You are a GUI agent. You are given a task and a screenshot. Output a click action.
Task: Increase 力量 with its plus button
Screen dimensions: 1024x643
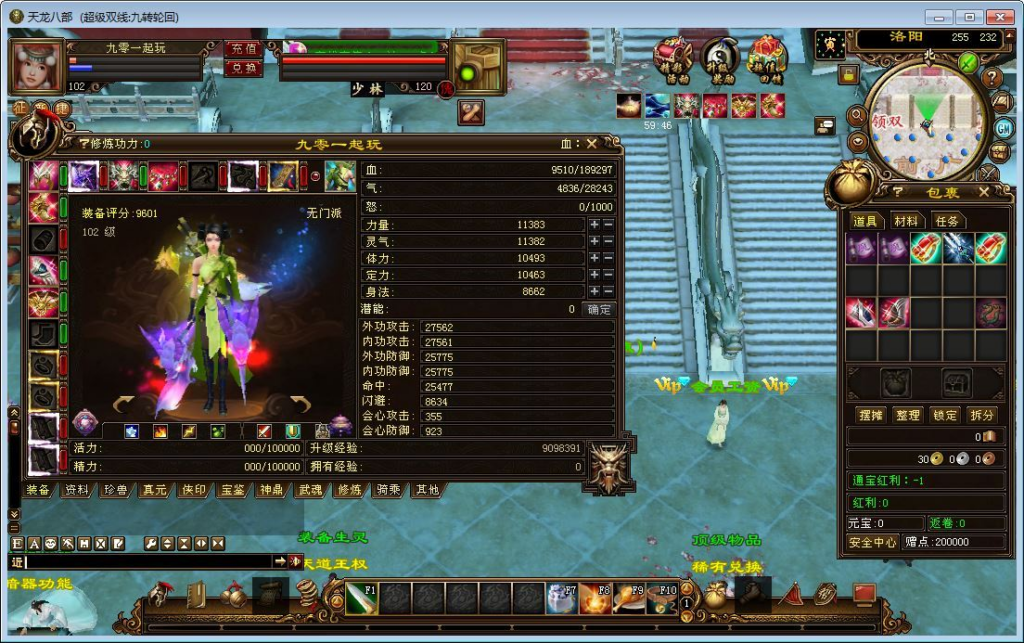(x=594, y=225)
